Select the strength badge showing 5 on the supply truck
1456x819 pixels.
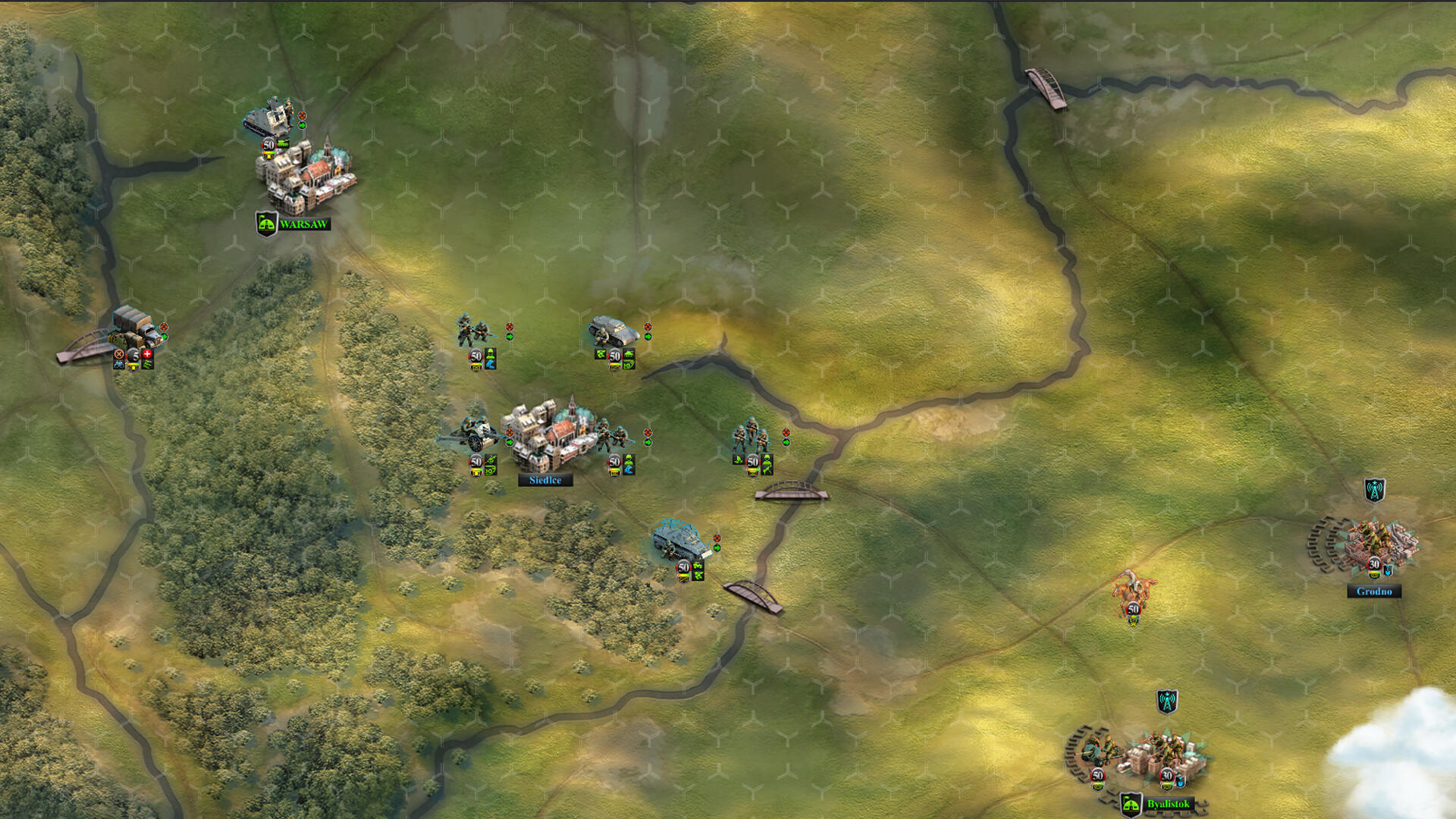[135, 355]
